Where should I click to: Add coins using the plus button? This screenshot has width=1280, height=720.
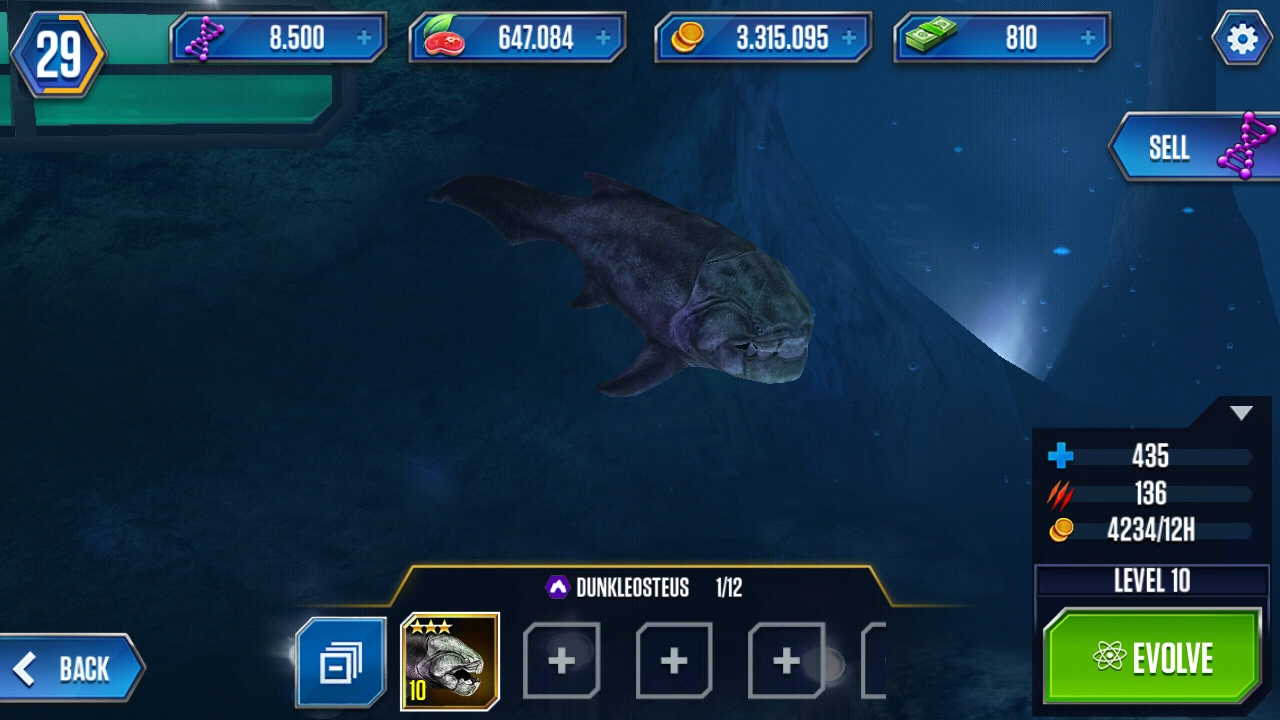click(x=850, y=36)
